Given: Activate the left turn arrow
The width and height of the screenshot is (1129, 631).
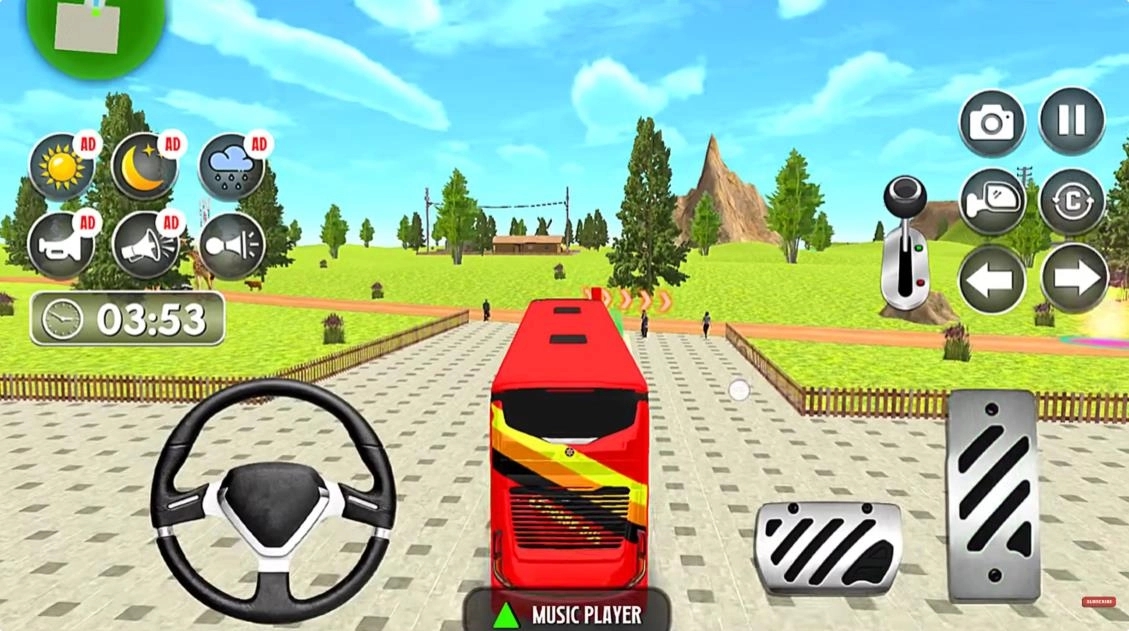Looking at the screenshot, I should [992, 279].
